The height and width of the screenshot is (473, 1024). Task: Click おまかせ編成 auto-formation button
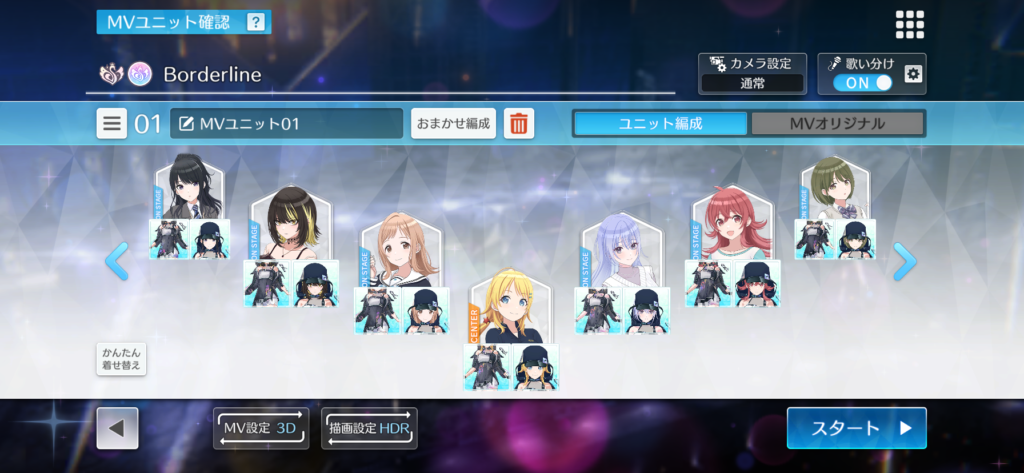tap(453, 124)
